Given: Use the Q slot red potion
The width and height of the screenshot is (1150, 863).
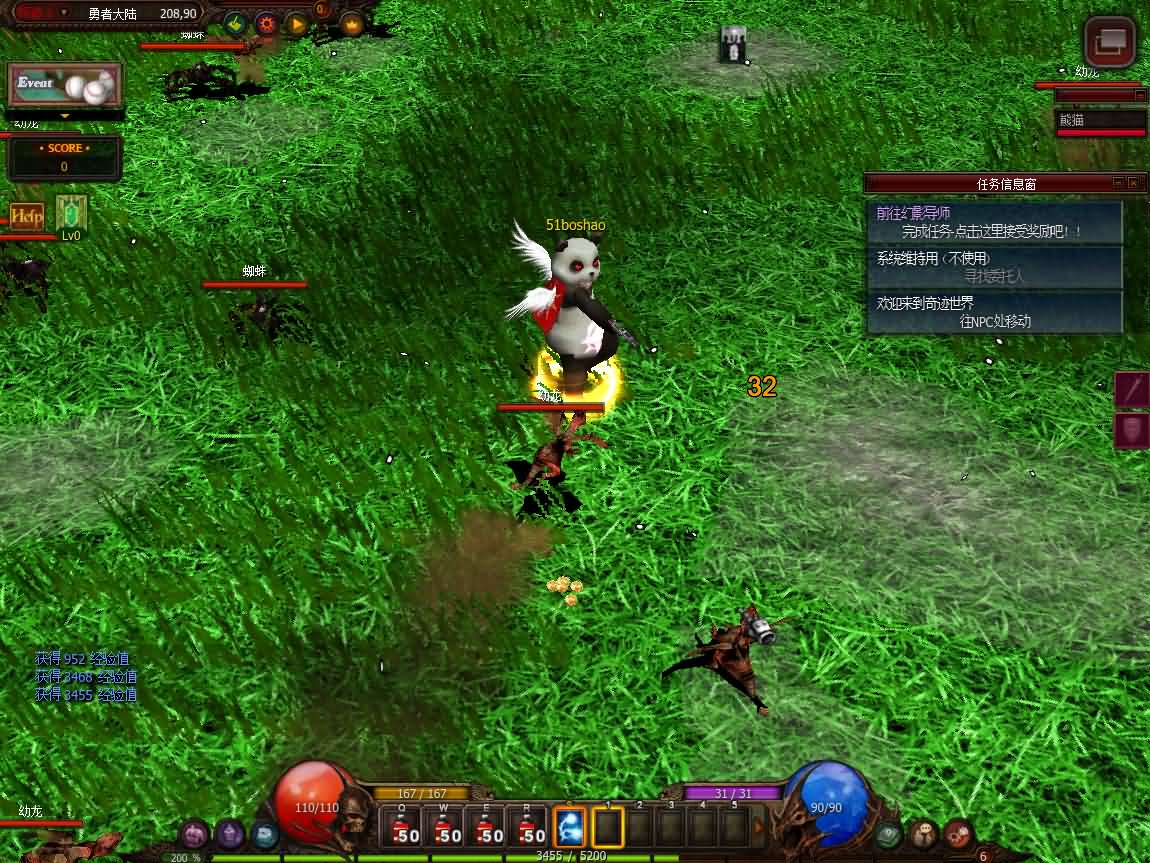Looking at the screenshot, I should tap(404, 830).
